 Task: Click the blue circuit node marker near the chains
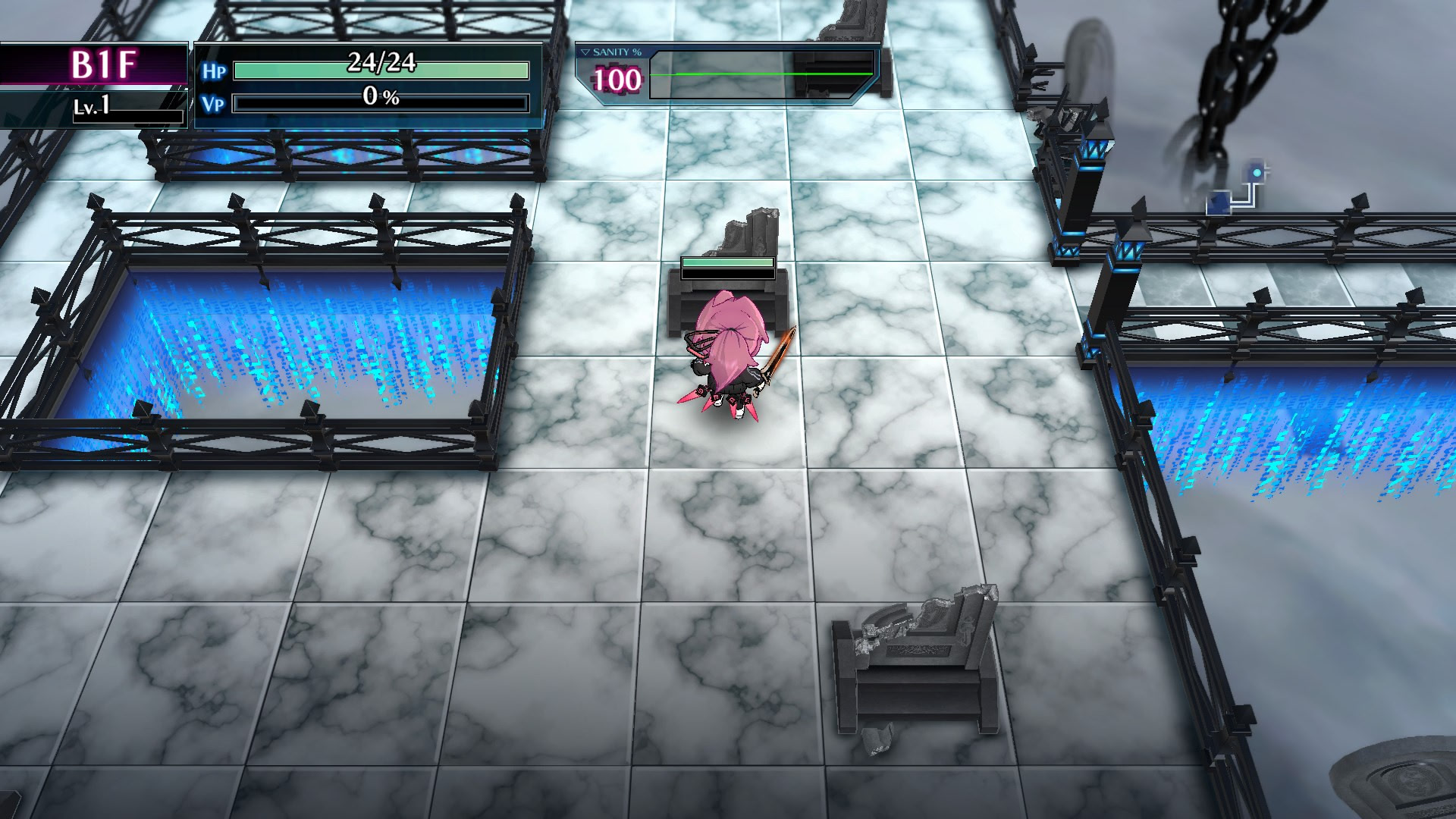coord(1257,173)
